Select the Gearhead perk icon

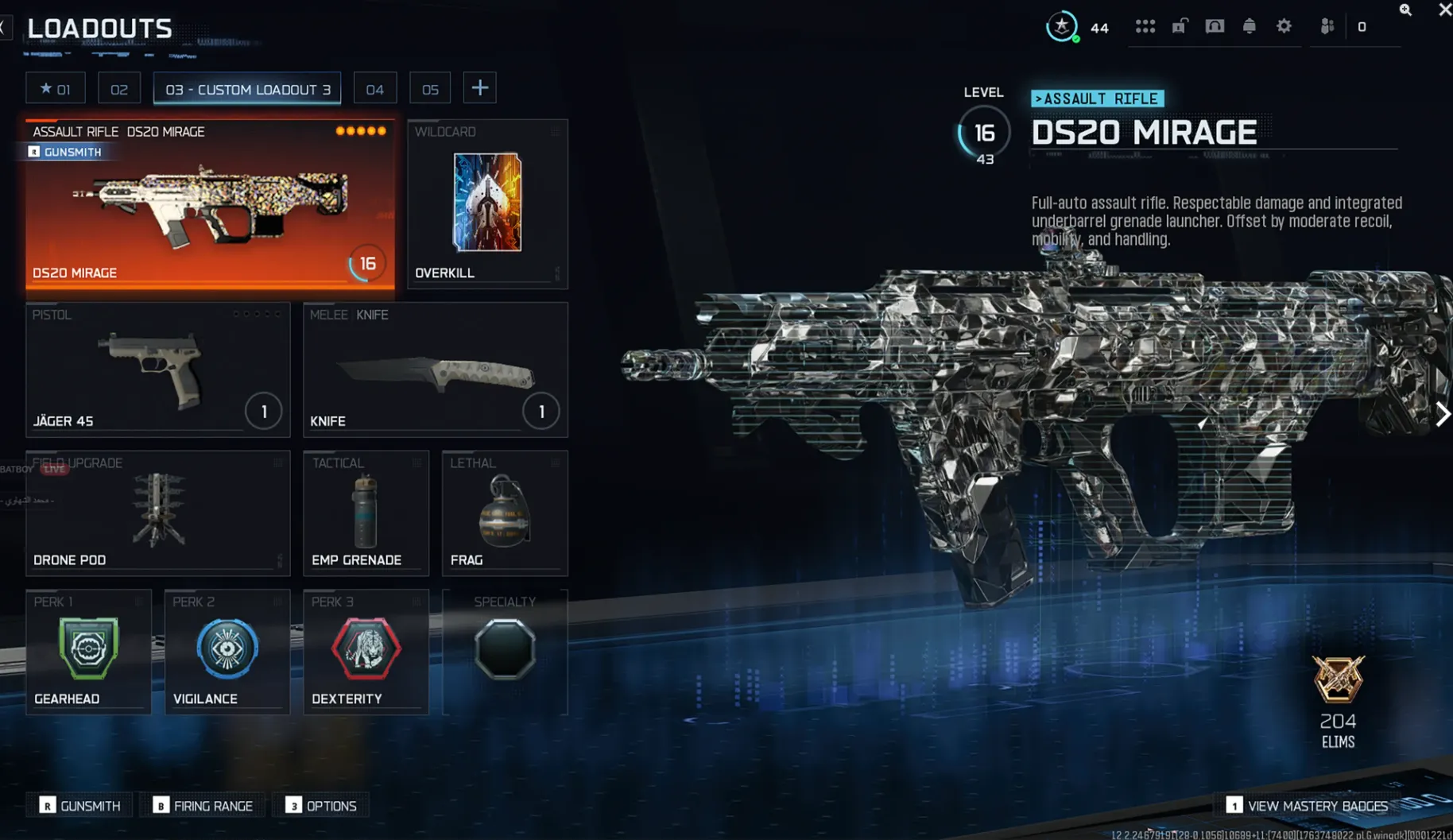point(87,648)
